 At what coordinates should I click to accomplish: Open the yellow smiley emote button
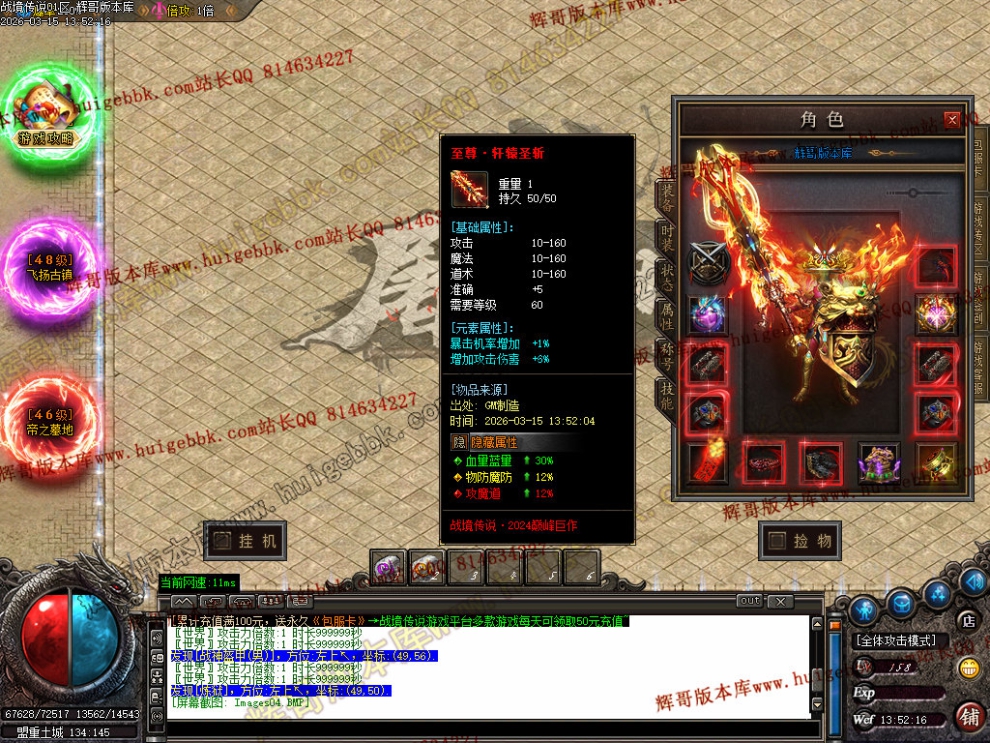[968, 668]
